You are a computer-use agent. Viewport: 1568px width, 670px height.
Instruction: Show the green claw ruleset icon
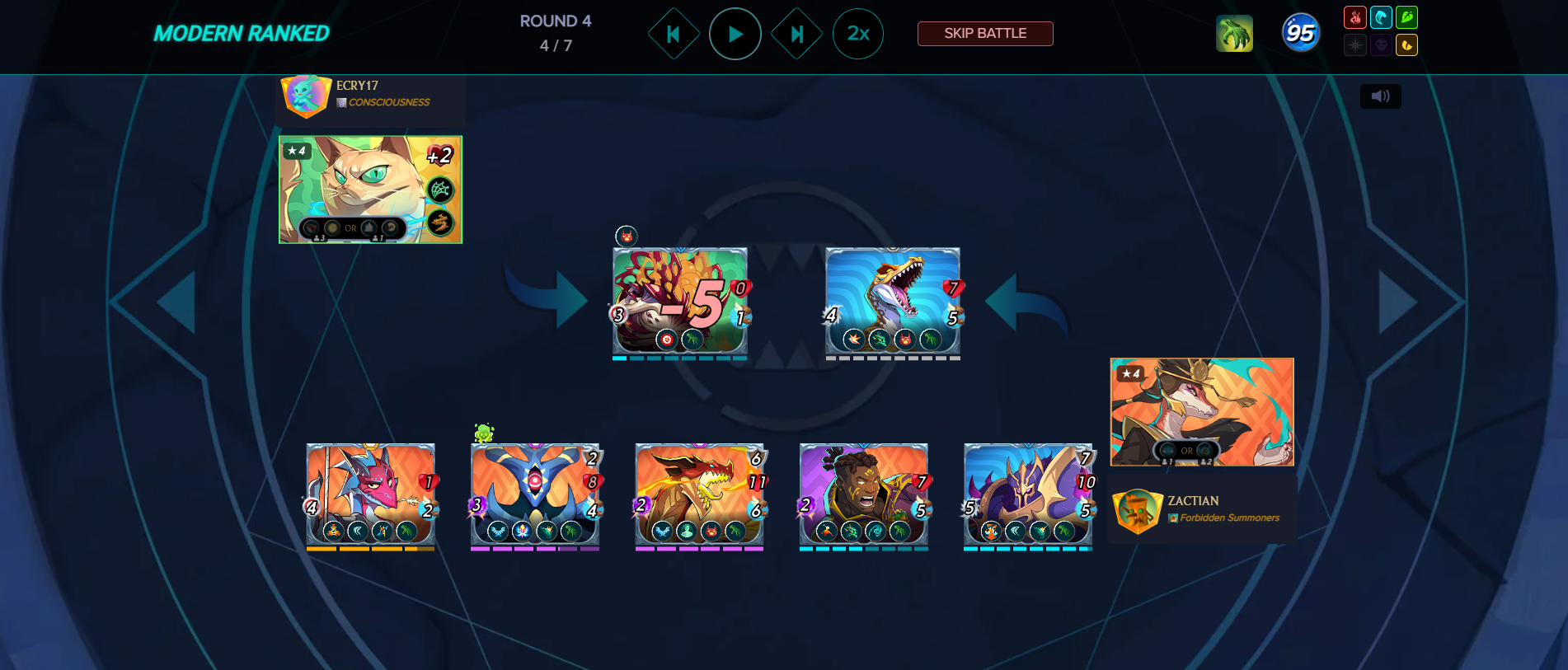point(1234,34)
